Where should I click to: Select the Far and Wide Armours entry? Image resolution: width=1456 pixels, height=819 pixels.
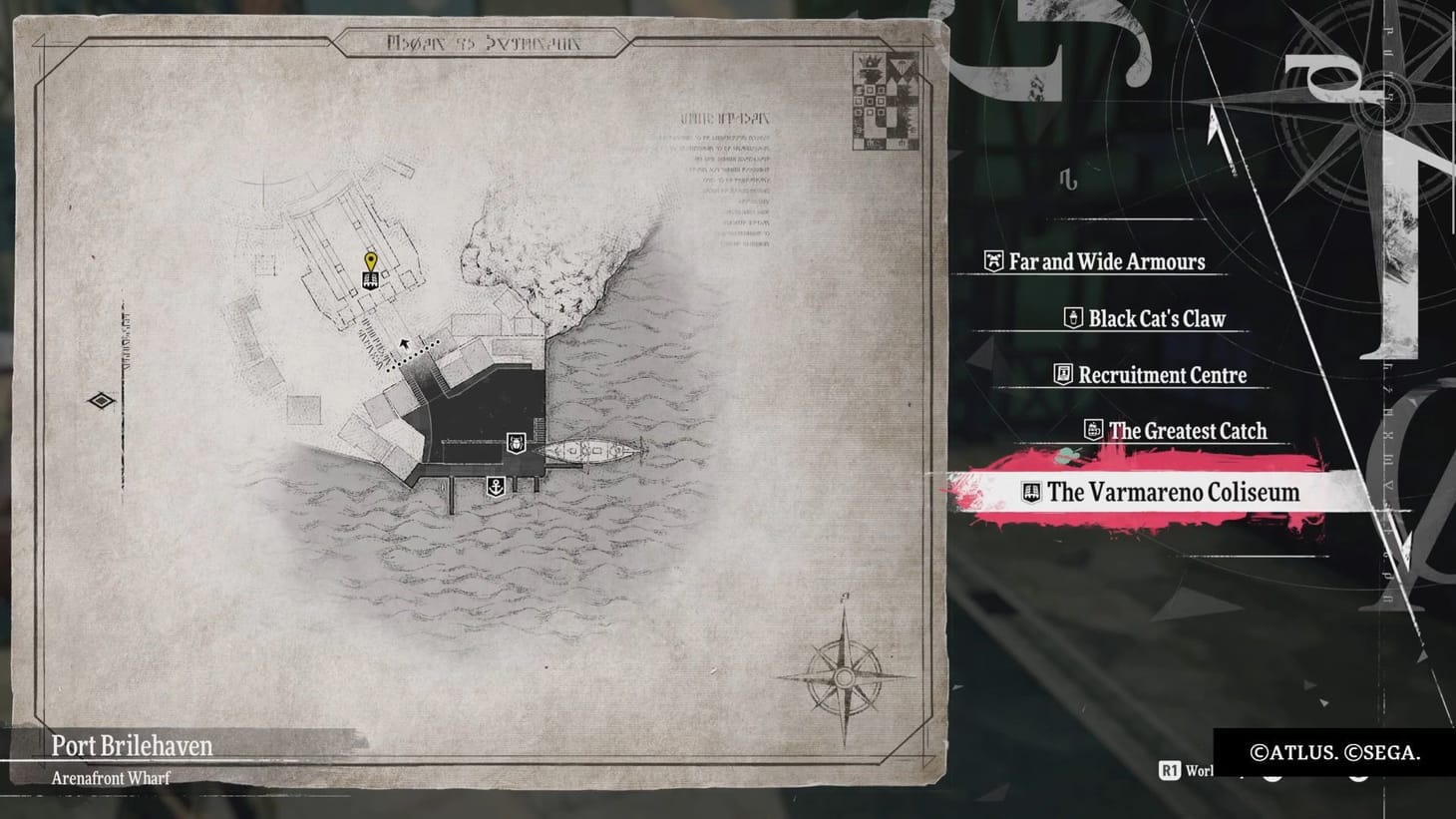[1107, 261]
